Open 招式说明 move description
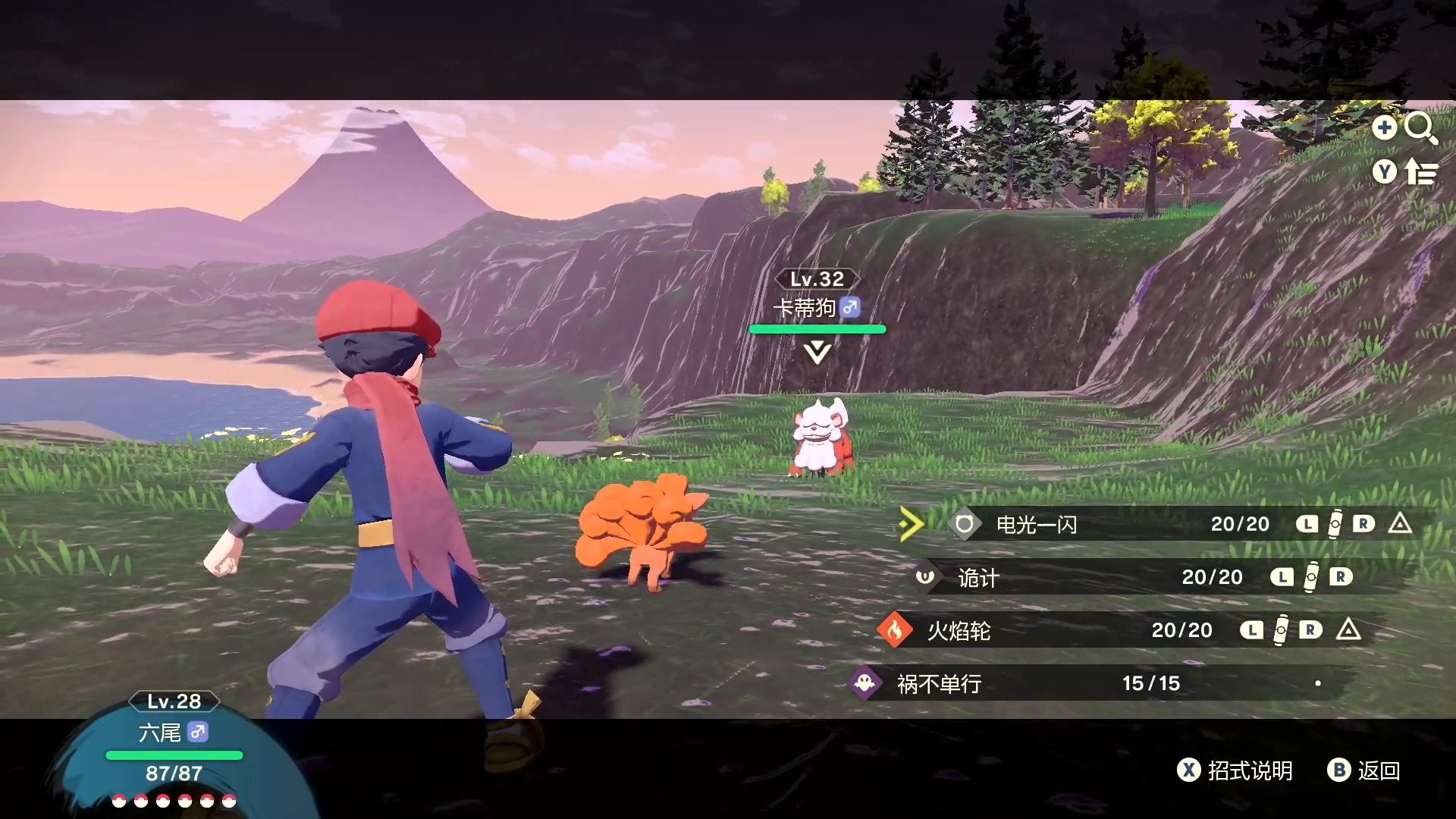 [1235, 770]
